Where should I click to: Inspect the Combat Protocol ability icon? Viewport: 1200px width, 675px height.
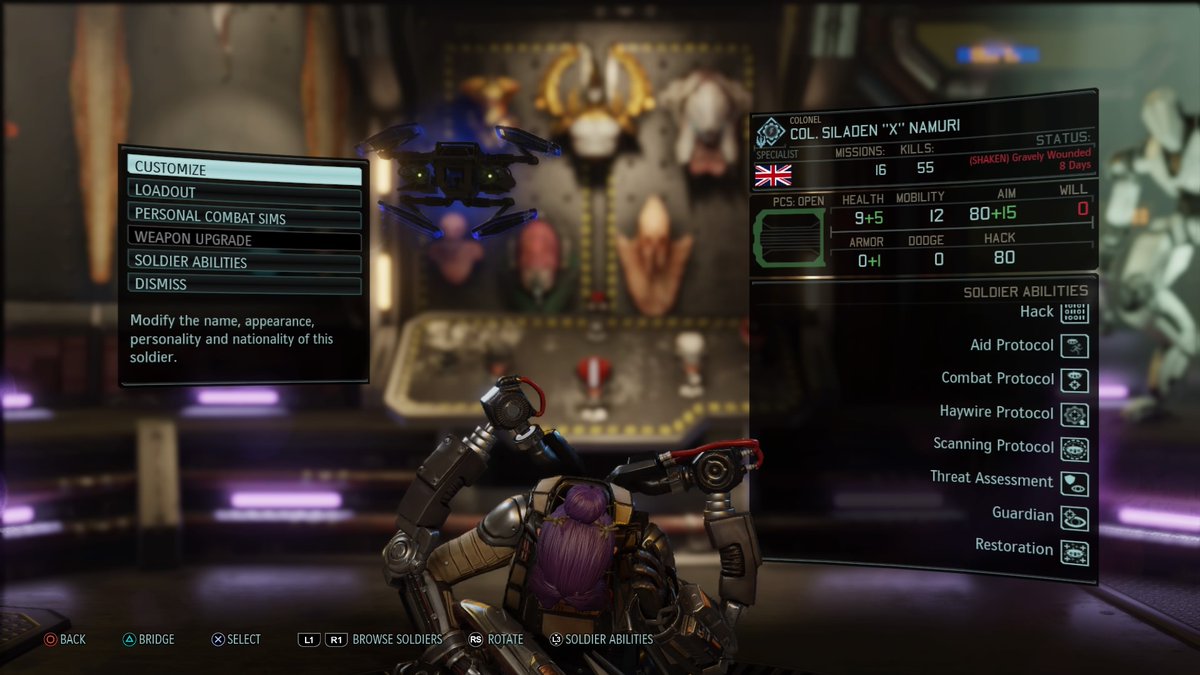tap(1075, 380)
